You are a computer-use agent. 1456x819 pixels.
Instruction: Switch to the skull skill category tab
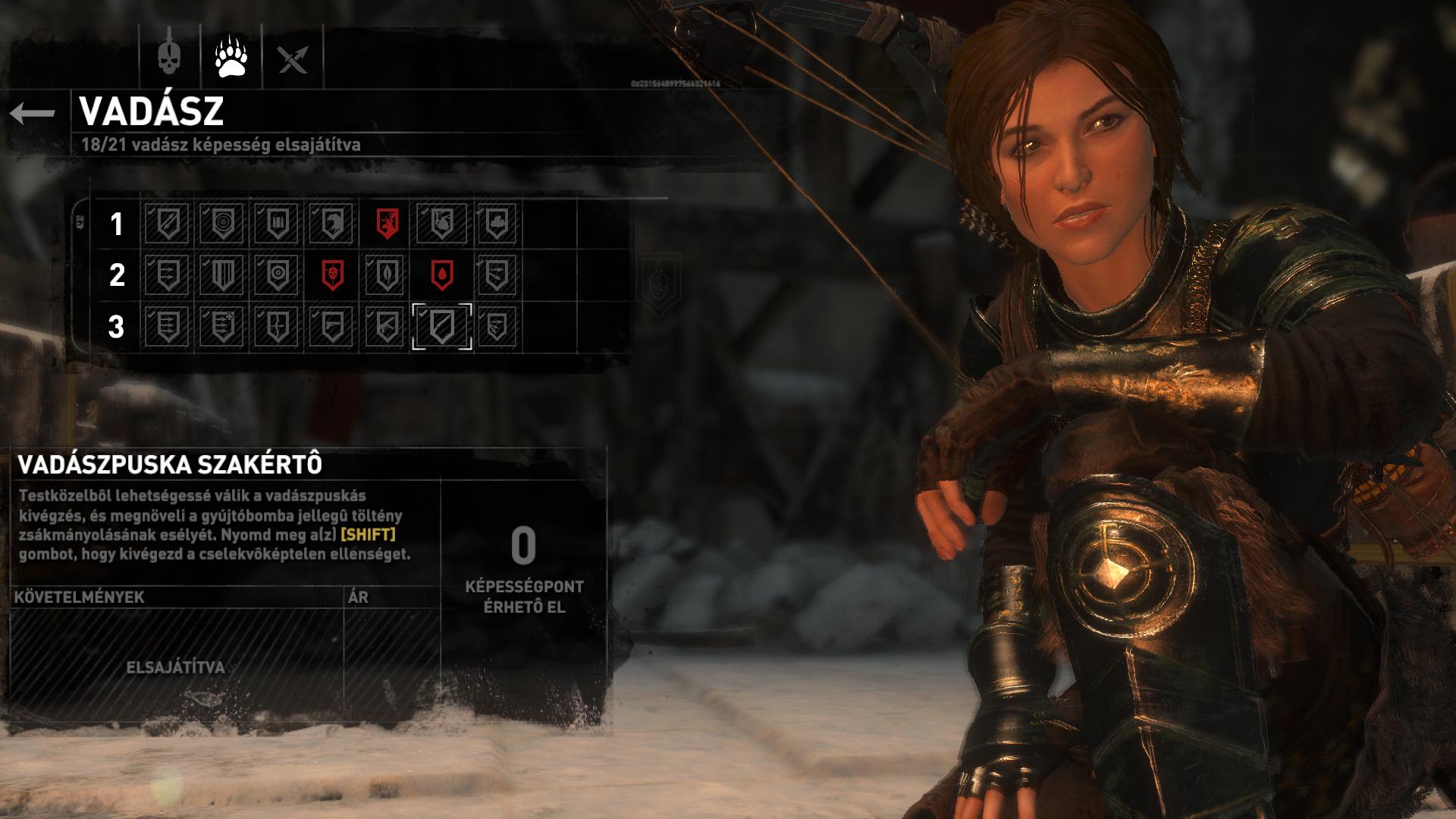tap(169, 57)
